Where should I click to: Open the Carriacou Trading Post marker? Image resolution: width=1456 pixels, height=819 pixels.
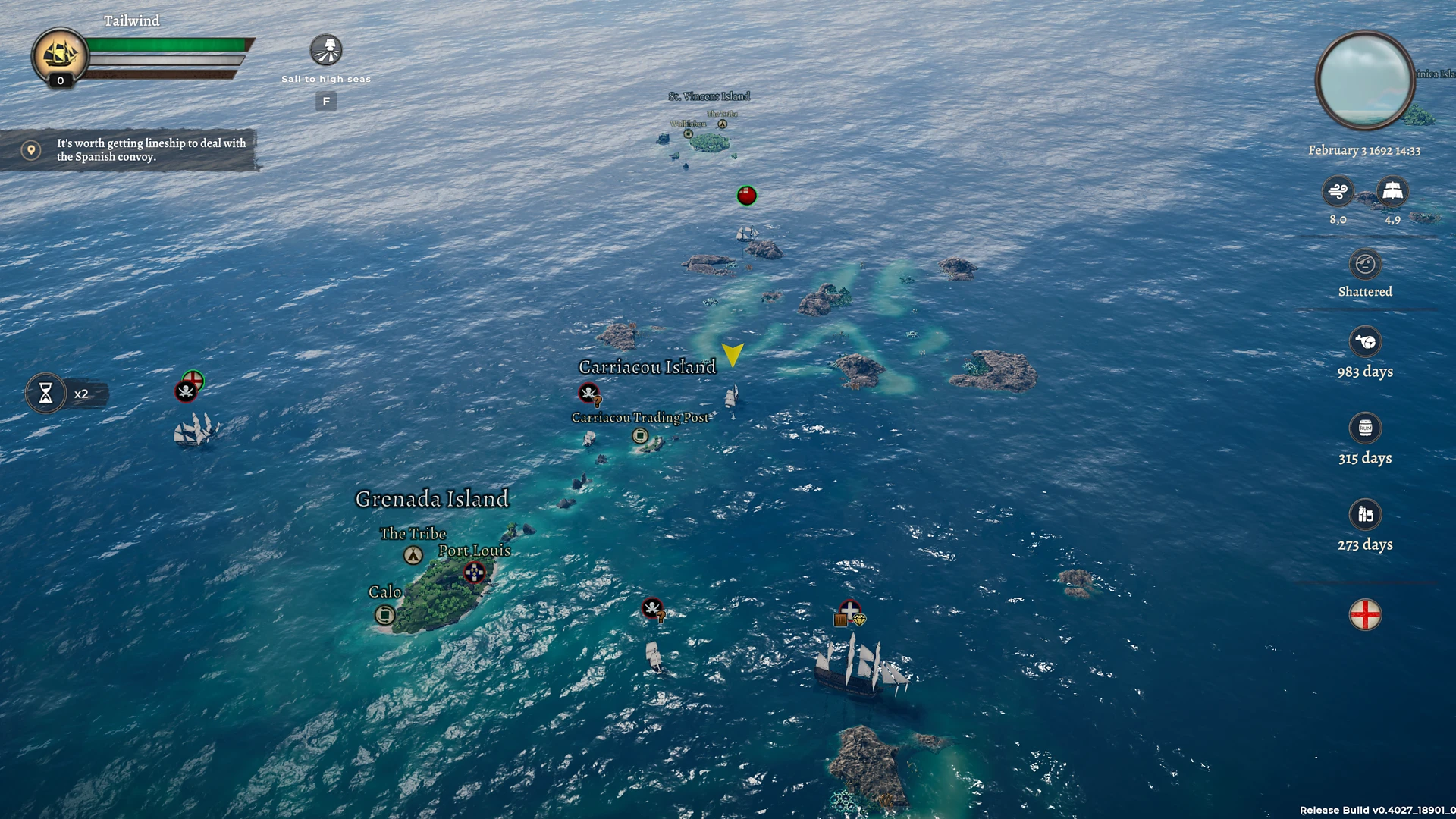(x=640, y=435)
